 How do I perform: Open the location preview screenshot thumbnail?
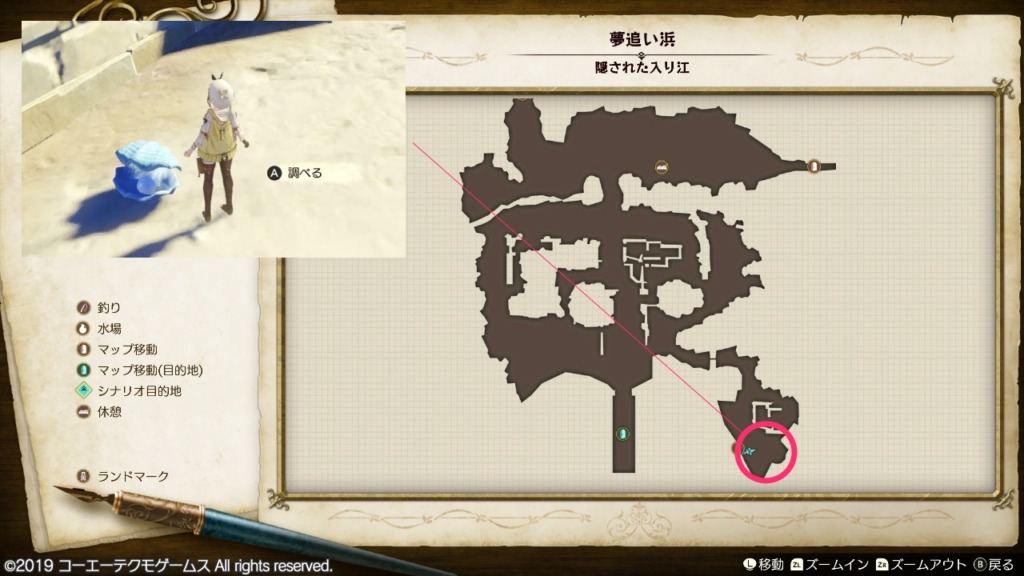[x=213, y=139]
